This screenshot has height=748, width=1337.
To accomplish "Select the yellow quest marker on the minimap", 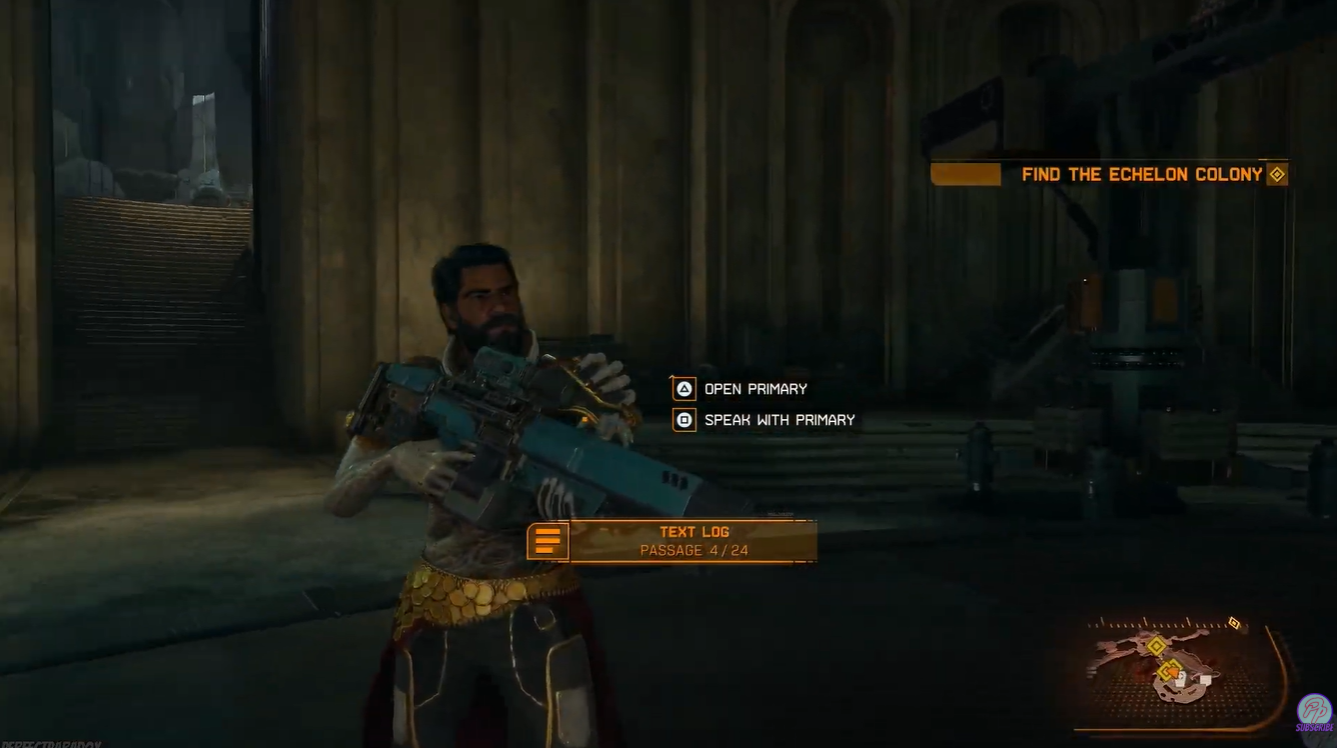I will coord(1157,645).
